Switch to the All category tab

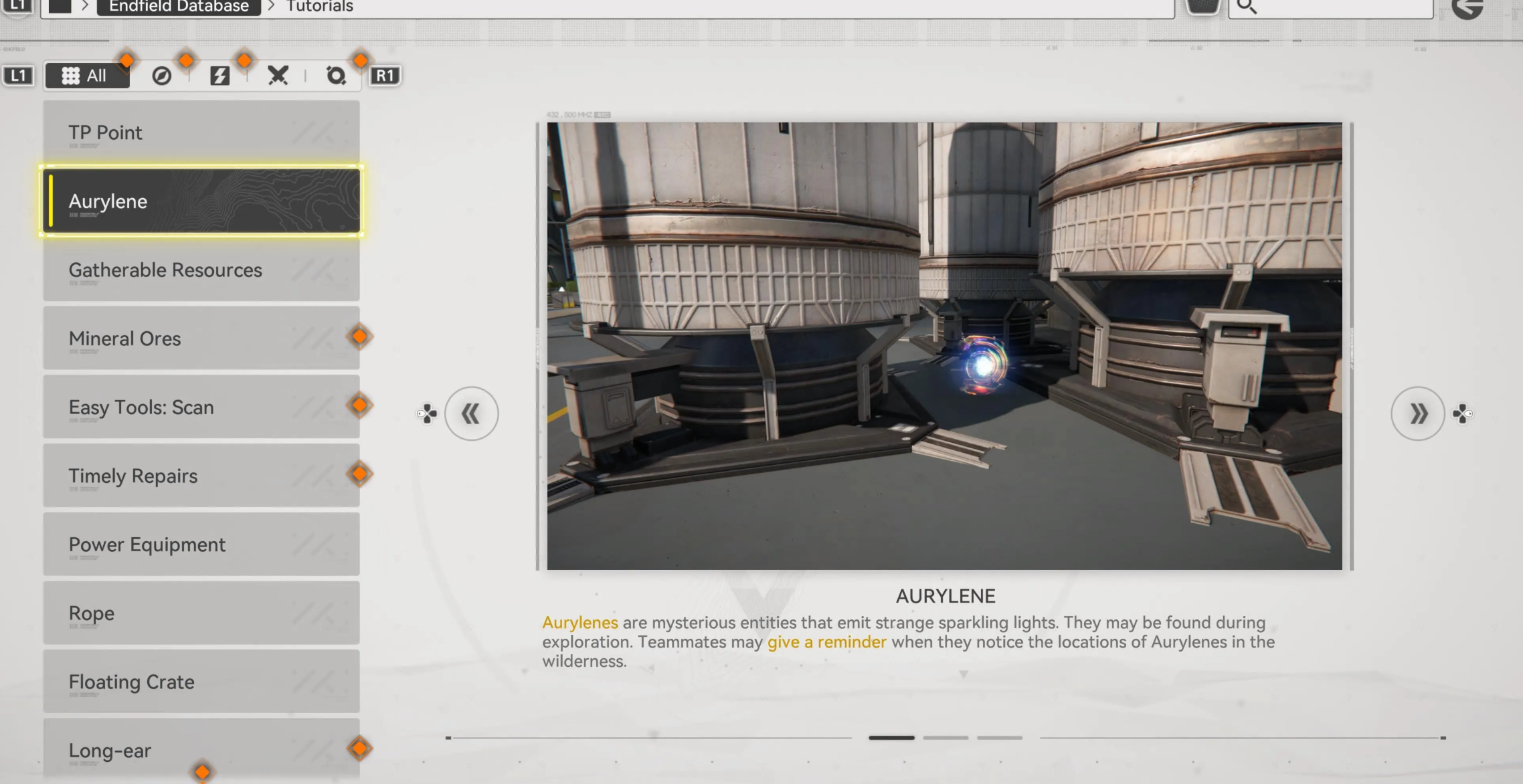tap(86, 76)
